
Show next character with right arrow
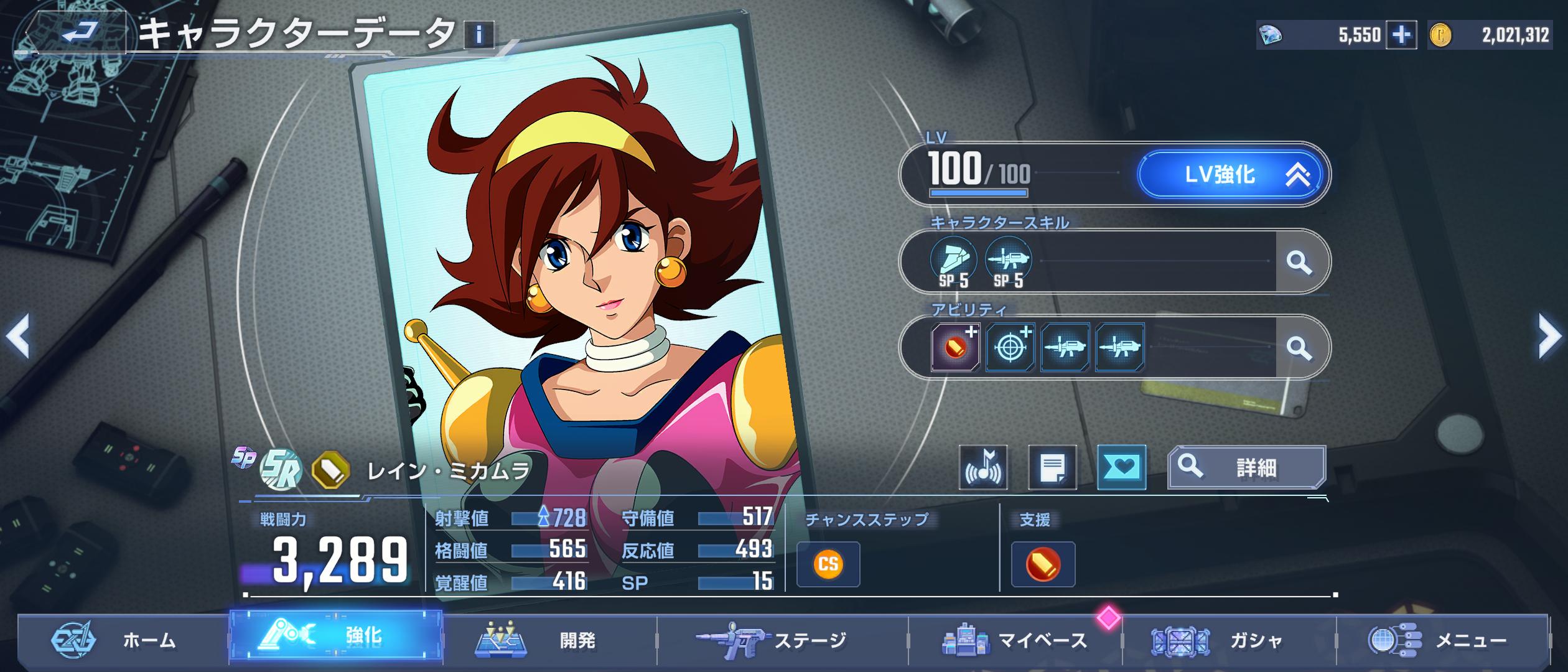point(1549,336)
